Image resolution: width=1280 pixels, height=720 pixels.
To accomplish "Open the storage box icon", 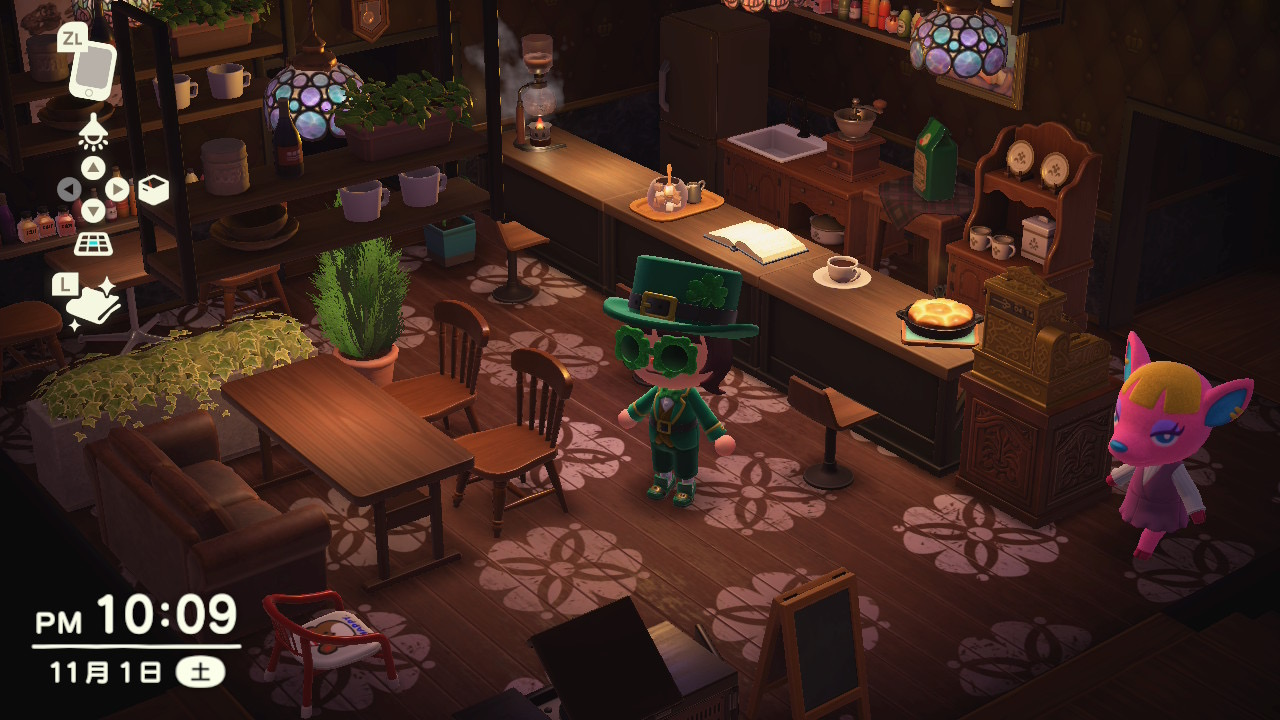I will tap(153, 190).
